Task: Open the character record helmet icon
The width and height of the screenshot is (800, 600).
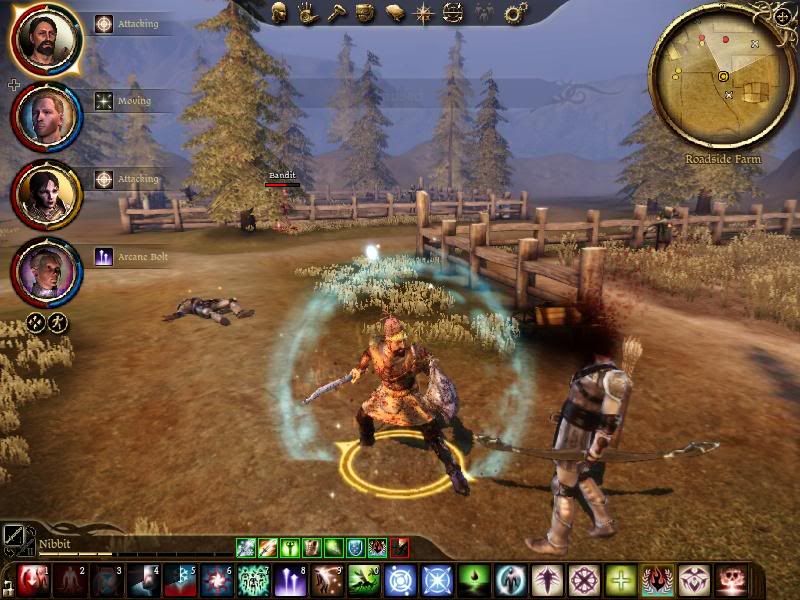Action: point(281,13)
